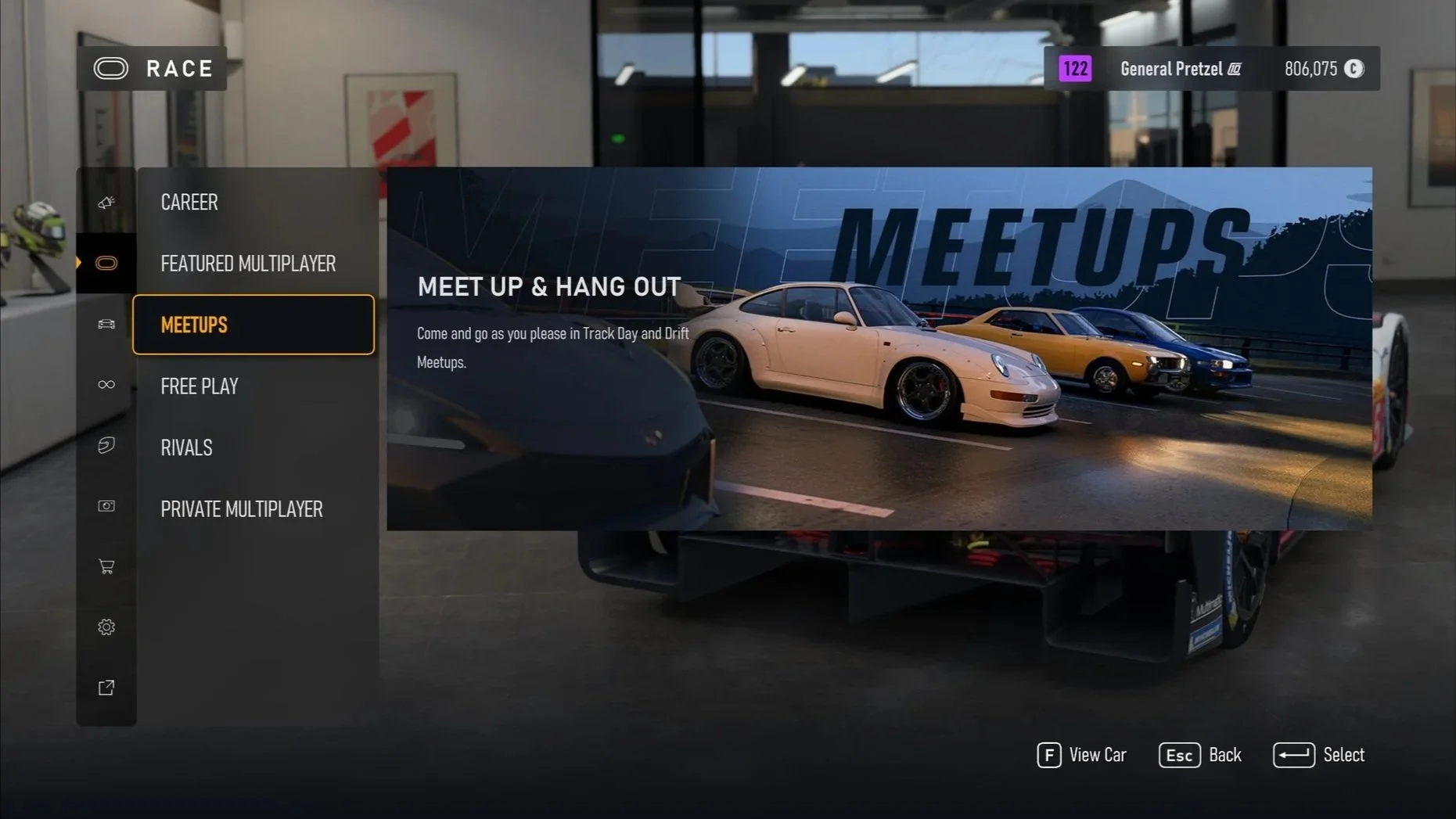Open the car icon sidebar tab
Screen dimensions: 1456x819
106,324
